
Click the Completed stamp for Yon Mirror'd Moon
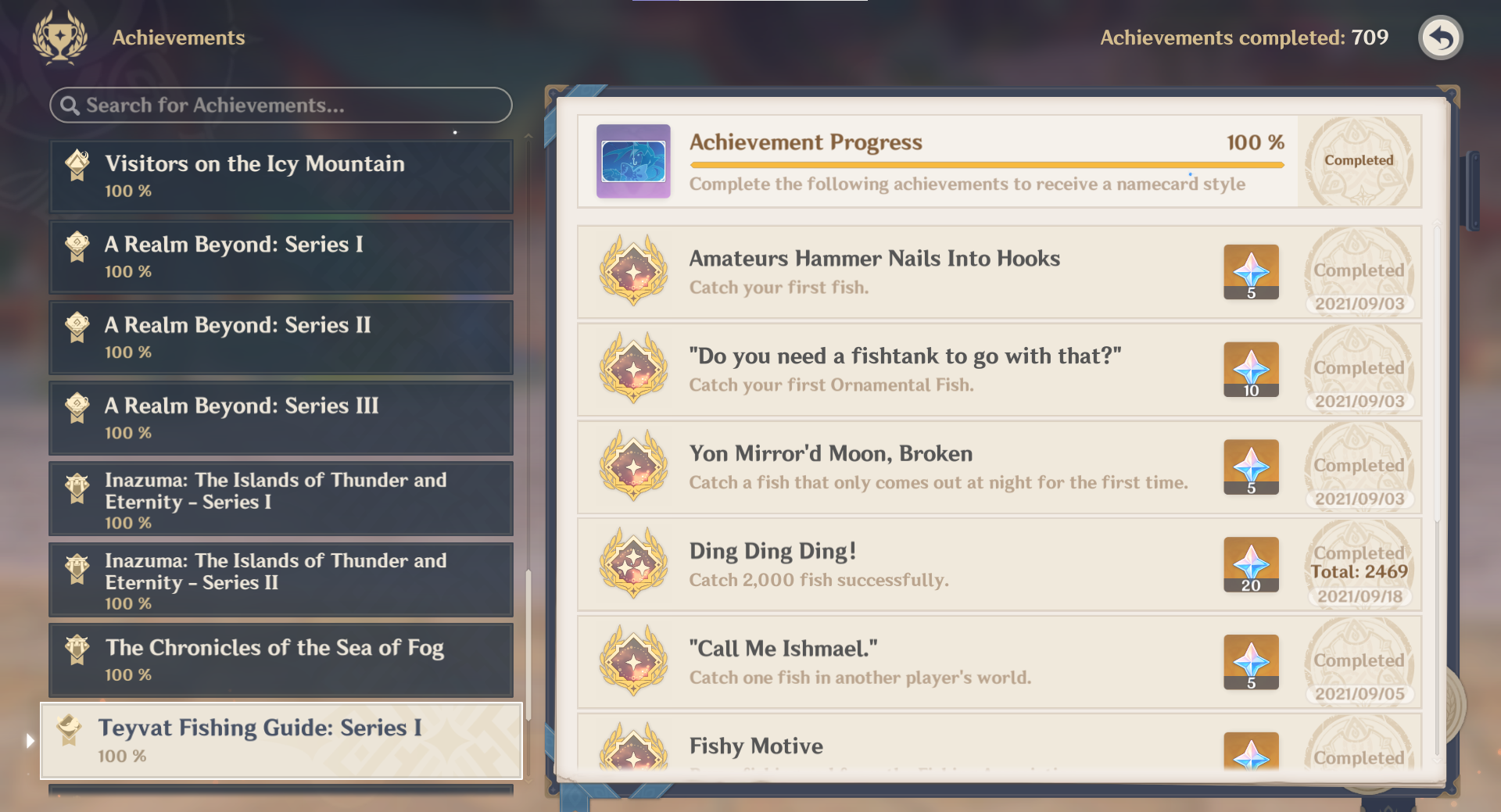pos(1359,466)
